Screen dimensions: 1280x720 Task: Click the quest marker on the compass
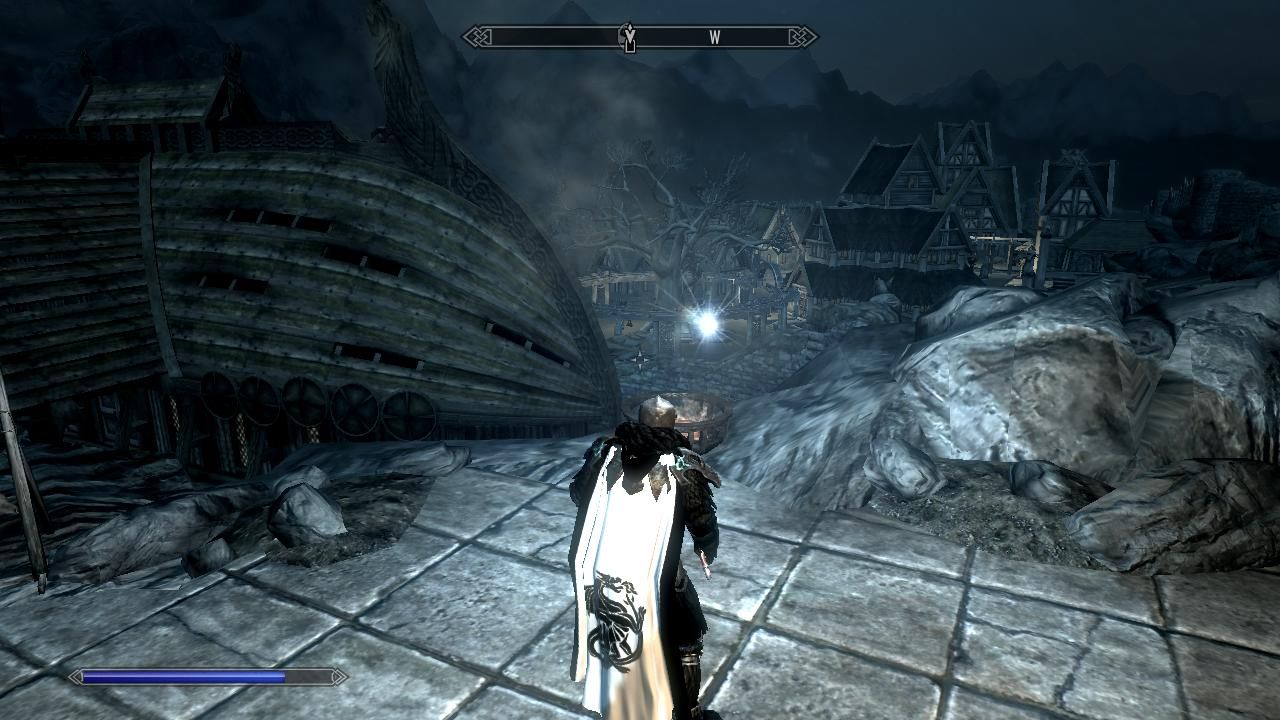[x=629, y=38]
